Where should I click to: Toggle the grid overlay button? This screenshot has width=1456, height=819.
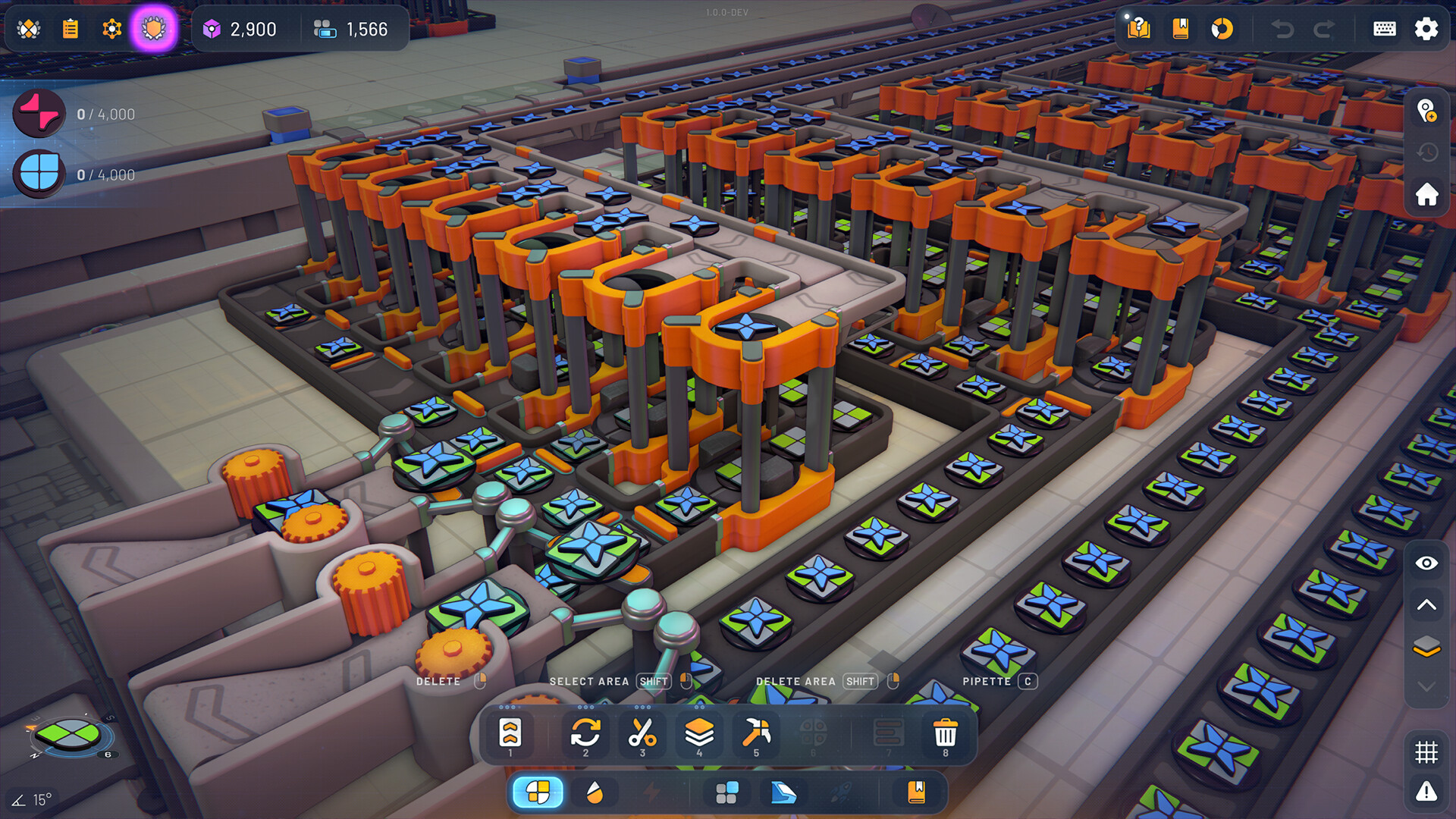1426,752
